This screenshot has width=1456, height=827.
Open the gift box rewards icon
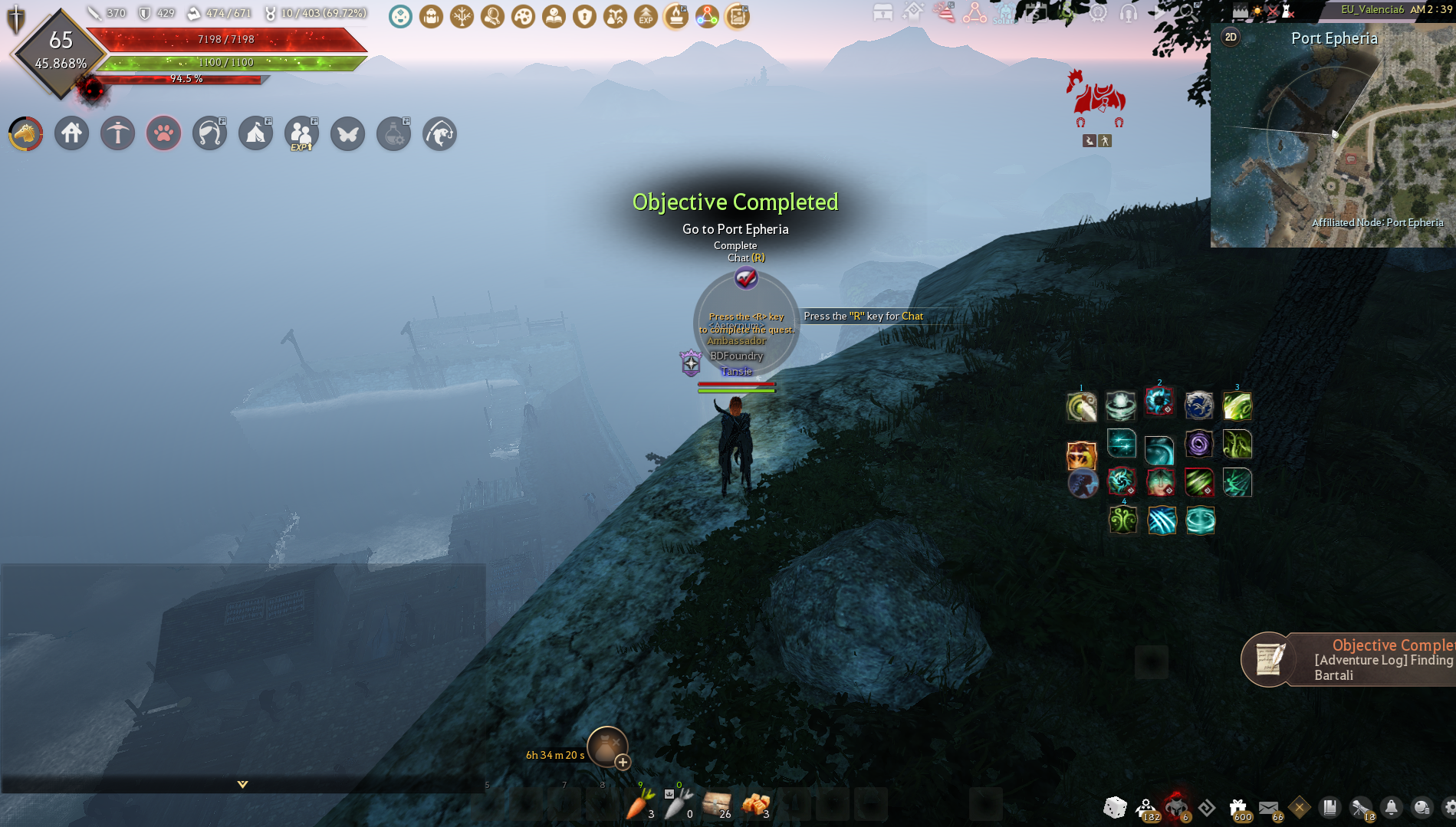pyautogui.click(x=1238, y=807)
